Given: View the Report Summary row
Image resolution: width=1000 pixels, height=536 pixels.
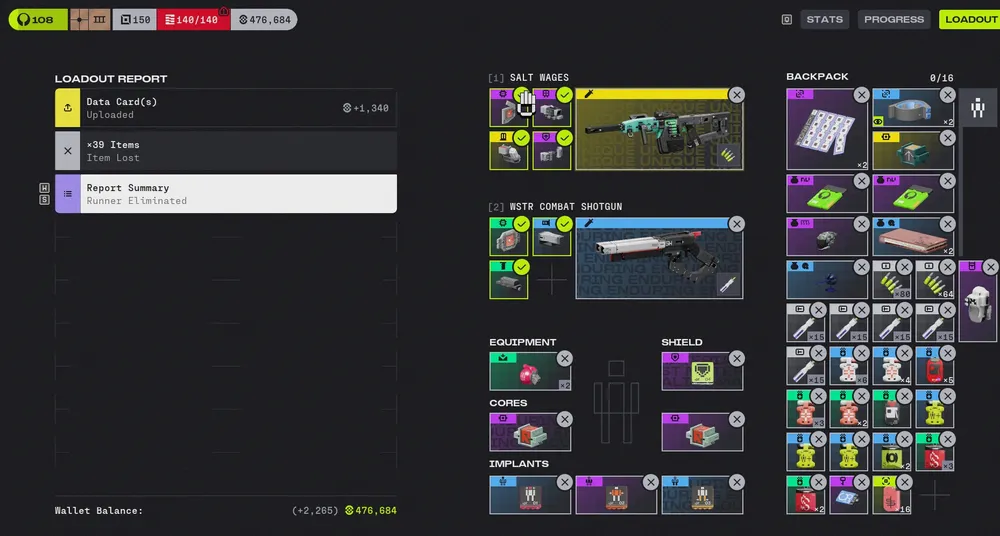Looking at the screenshot, I should 226,194.
